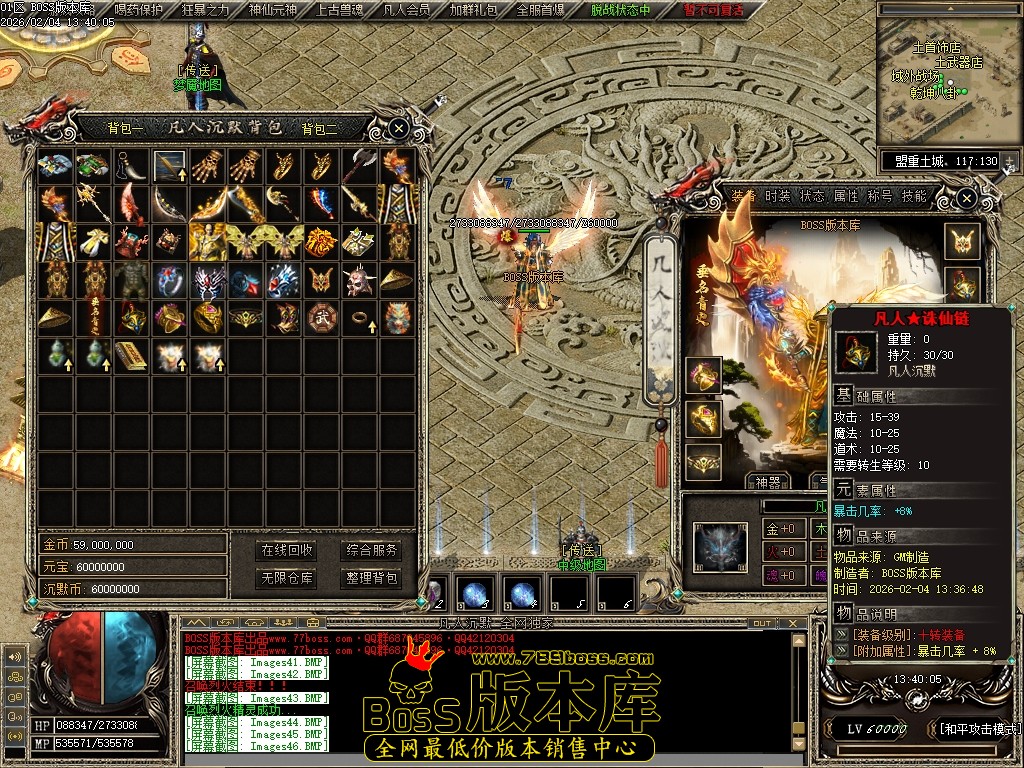This screenshot has height=768, width=1024.
Task: Toggle the sound speaker icon
Action: 15,657
